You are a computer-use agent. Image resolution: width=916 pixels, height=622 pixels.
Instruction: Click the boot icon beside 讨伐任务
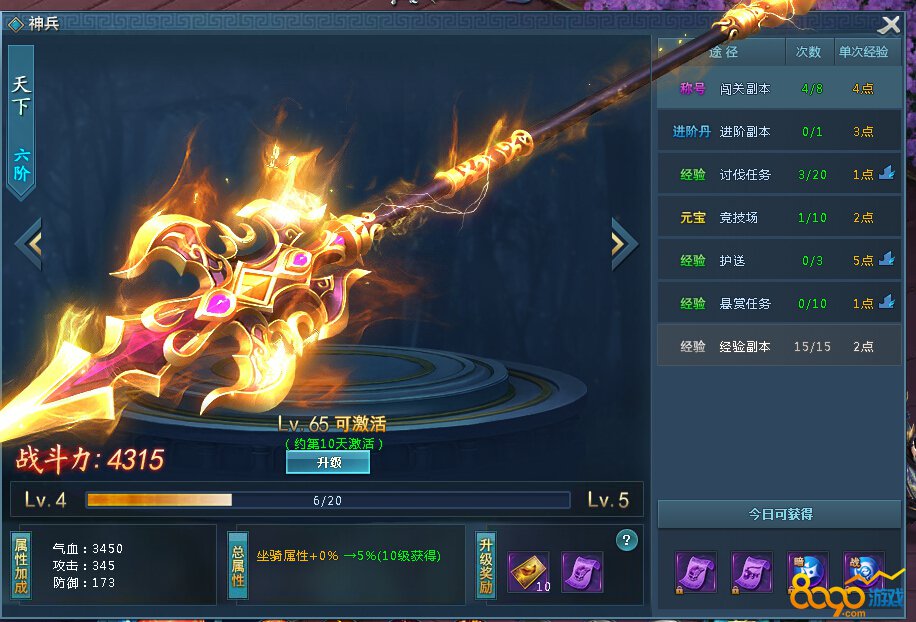coord(886,174)
